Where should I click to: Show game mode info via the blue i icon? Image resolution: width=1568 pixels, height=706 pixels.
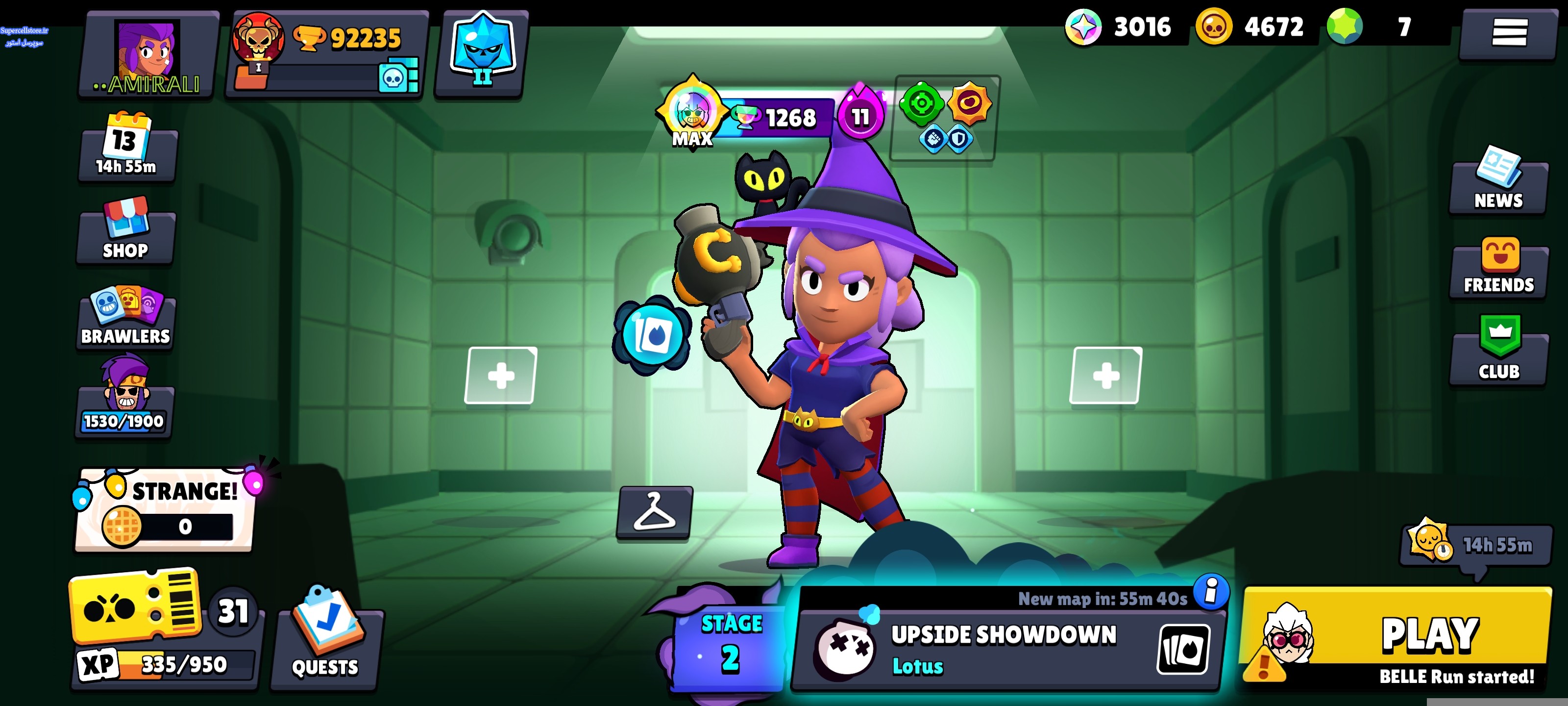[x=1211, y=591]
